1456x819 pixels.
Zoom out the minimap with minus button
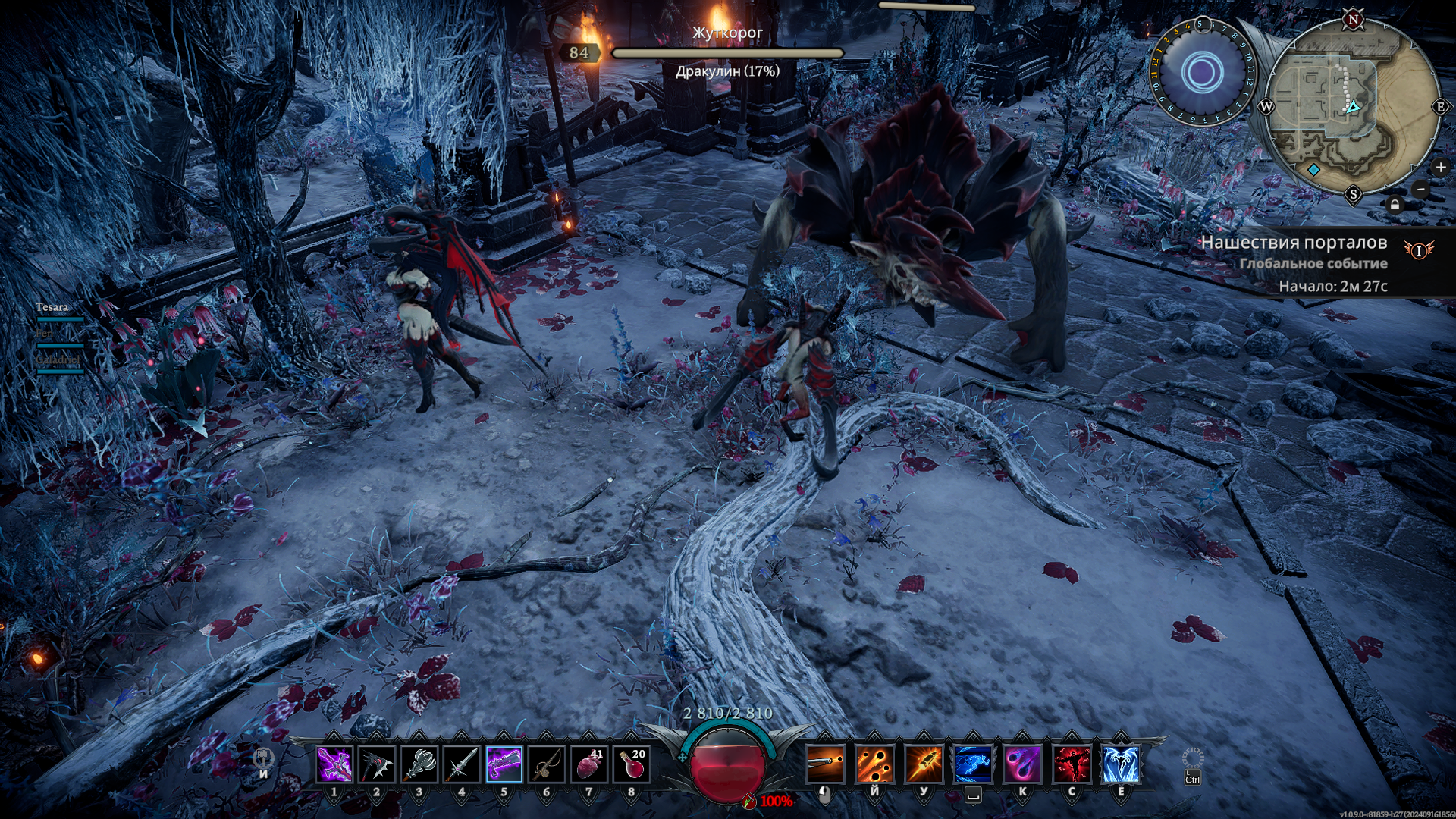[1421, 189]
